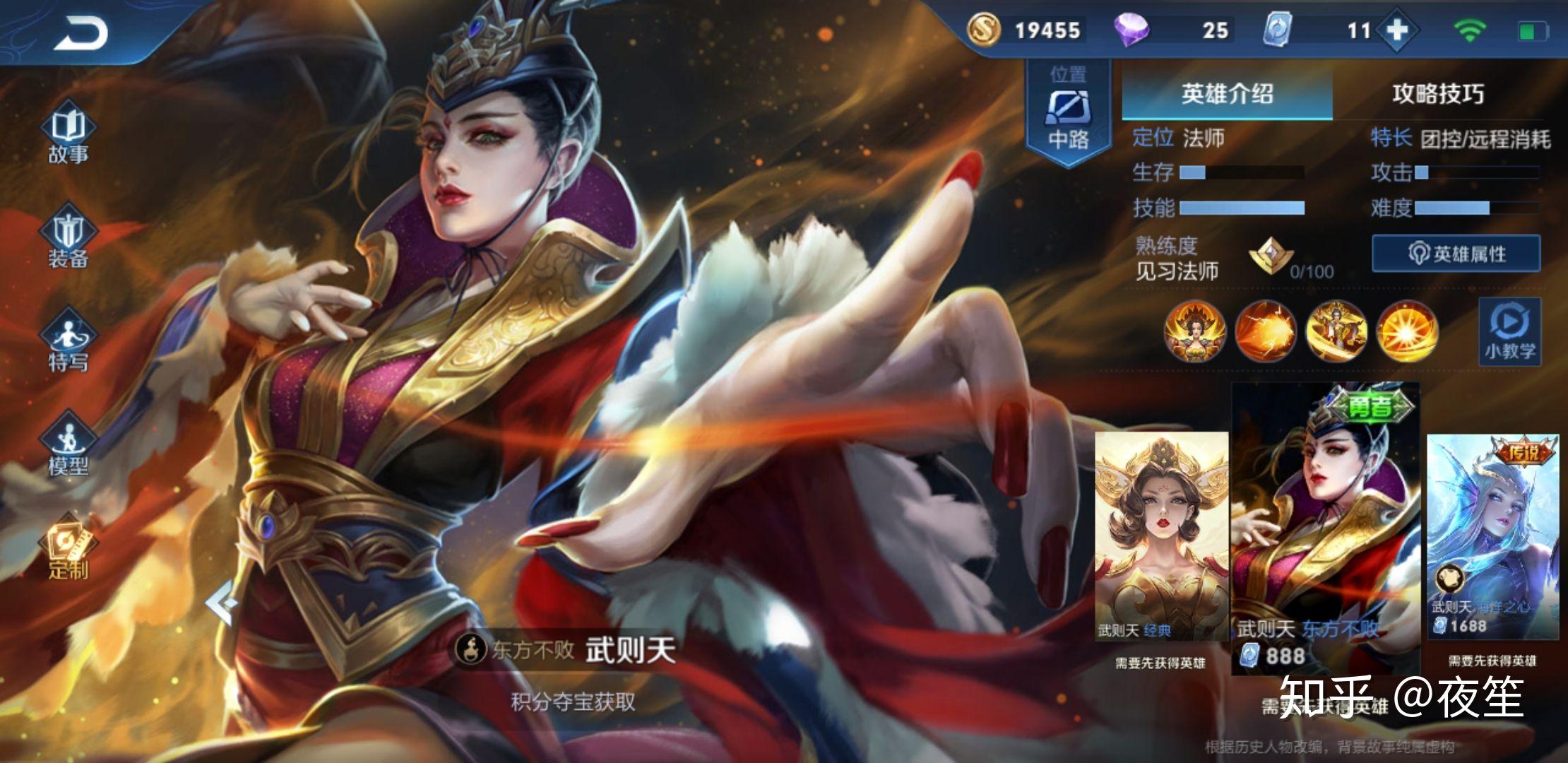Choose the 经典 classic skin card
Image resolution: width=1568 pixels, height=763 pixels.
pos(1161,537)
